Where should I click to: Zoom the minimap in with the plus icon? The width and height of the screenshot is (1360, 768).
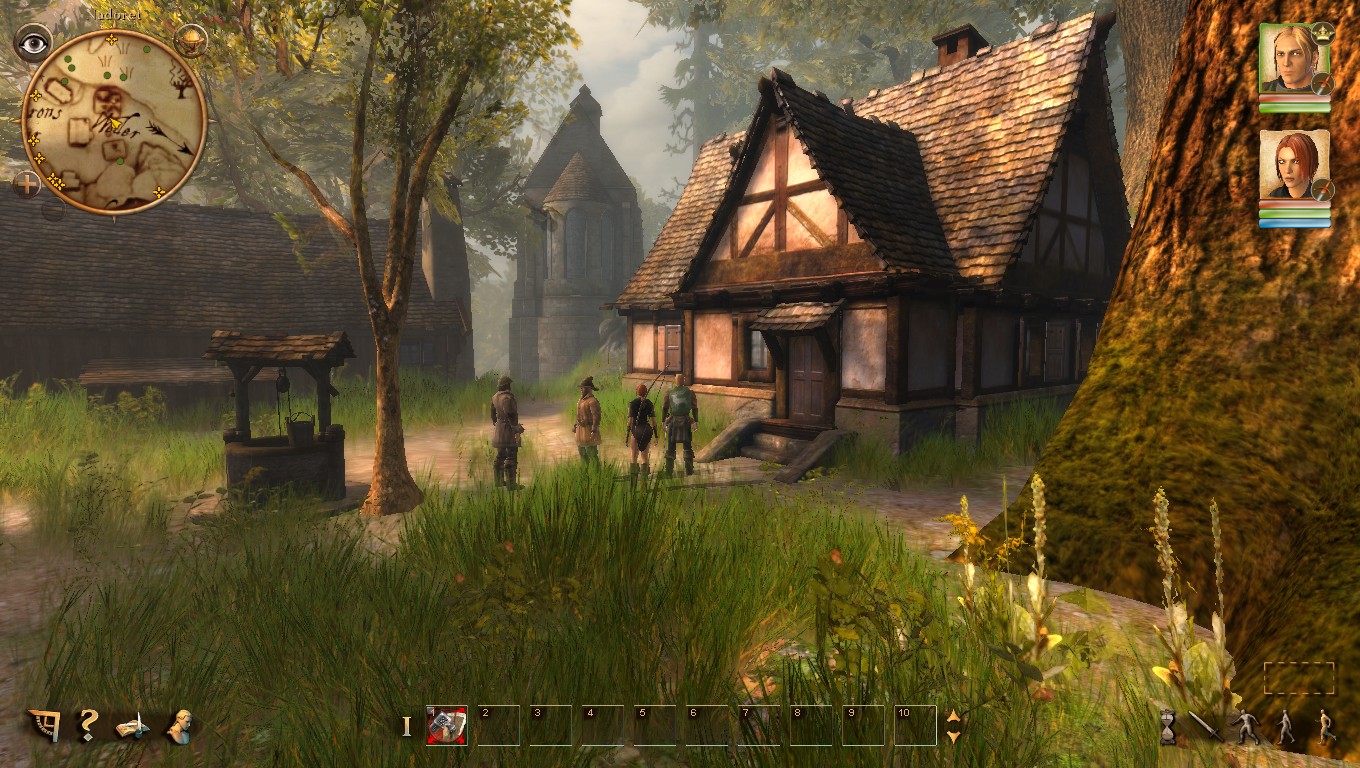point(27,182)
